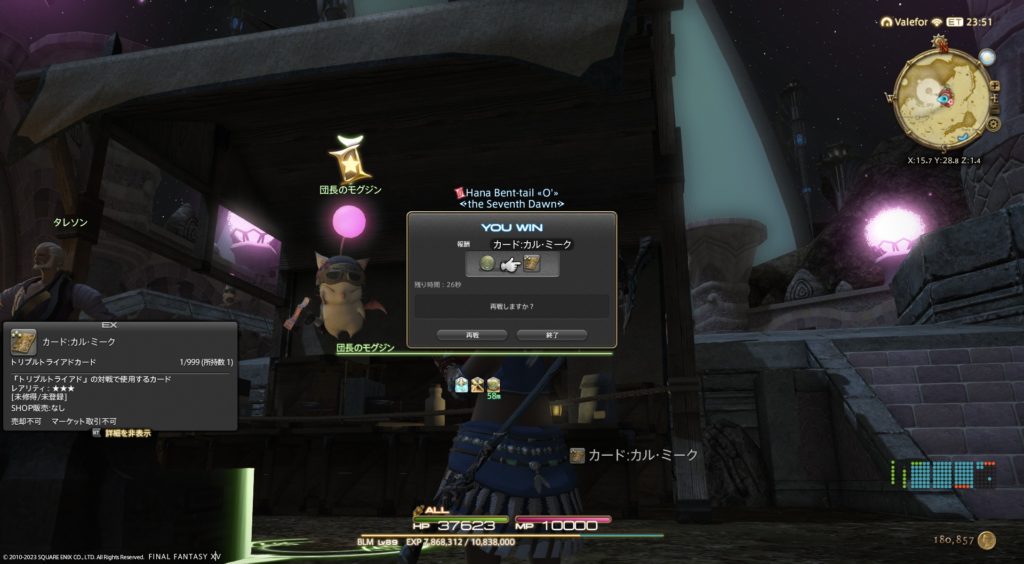Screen dimensions: 1024x564
Task: Open minimap settings via the gear icon
Action: [x=993, y=124]
